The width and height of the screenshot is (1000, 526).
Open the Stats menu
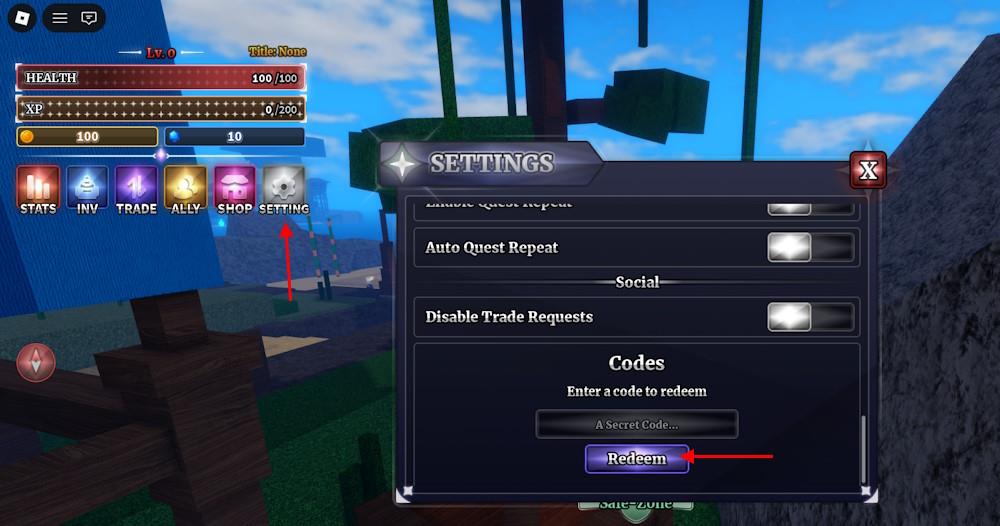tap(38, 189)
